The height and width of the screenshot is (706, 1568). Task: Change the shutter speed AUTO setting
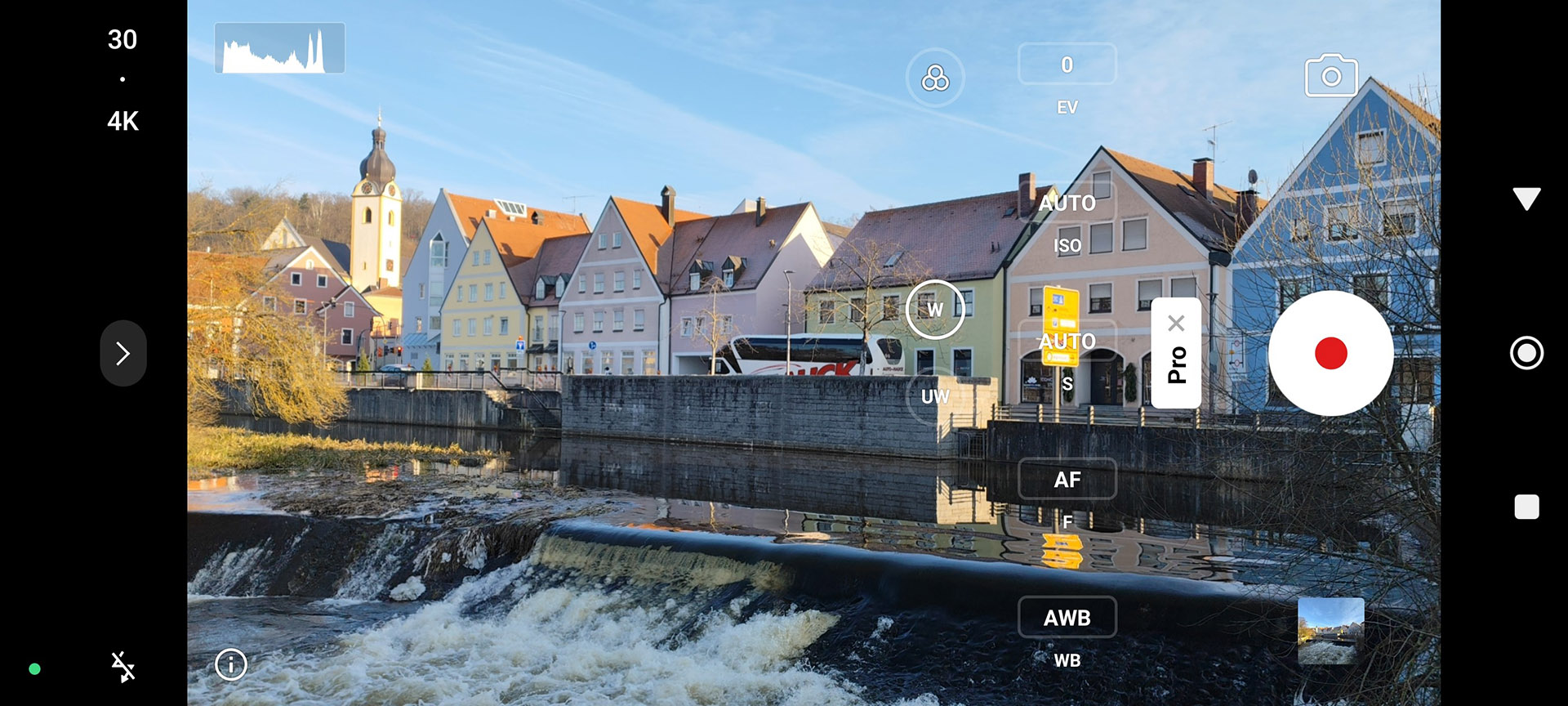point(1067,341)
